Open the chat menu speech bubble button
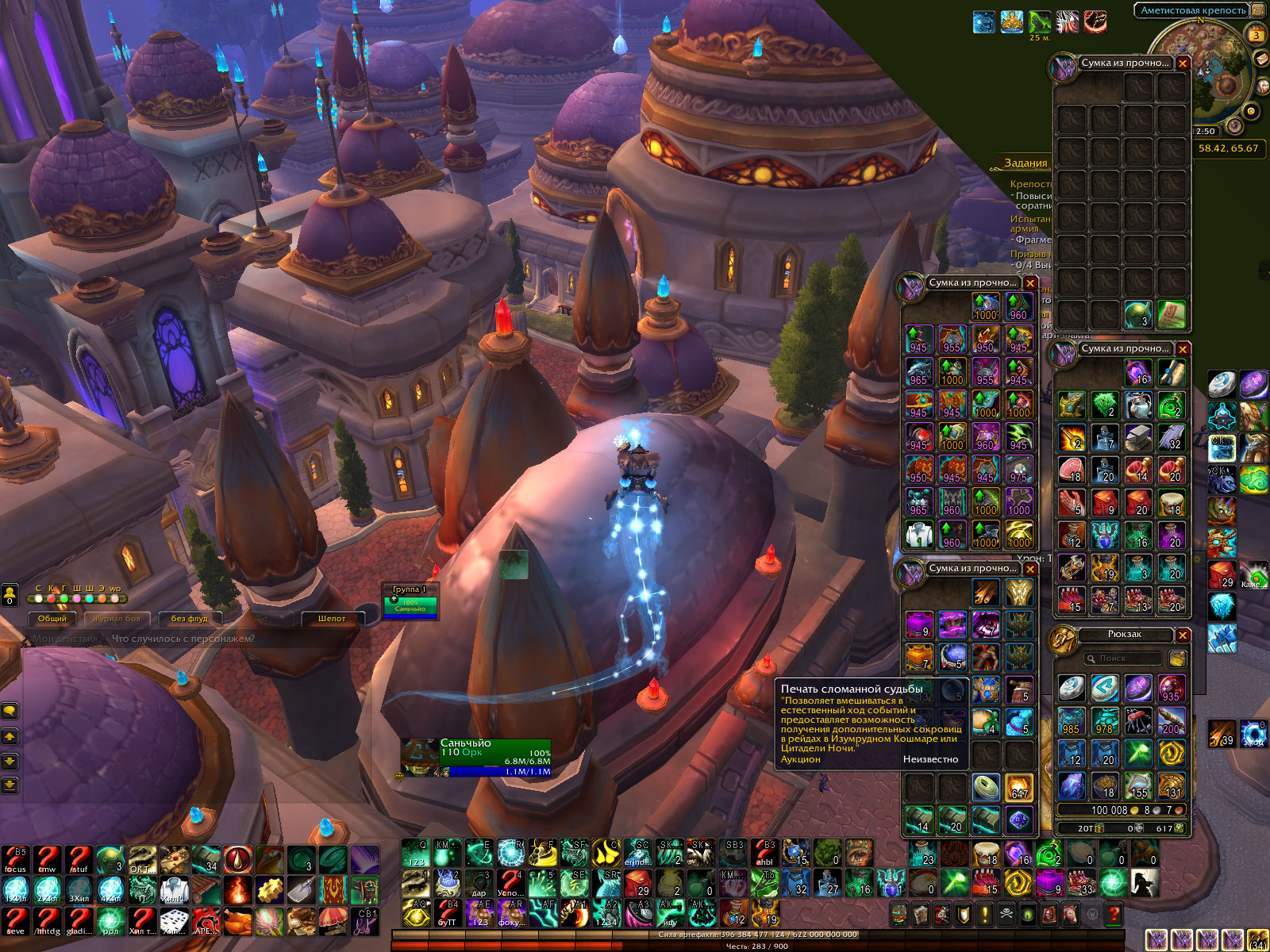This screenshot has width=1270, height=952. [10, 710]
